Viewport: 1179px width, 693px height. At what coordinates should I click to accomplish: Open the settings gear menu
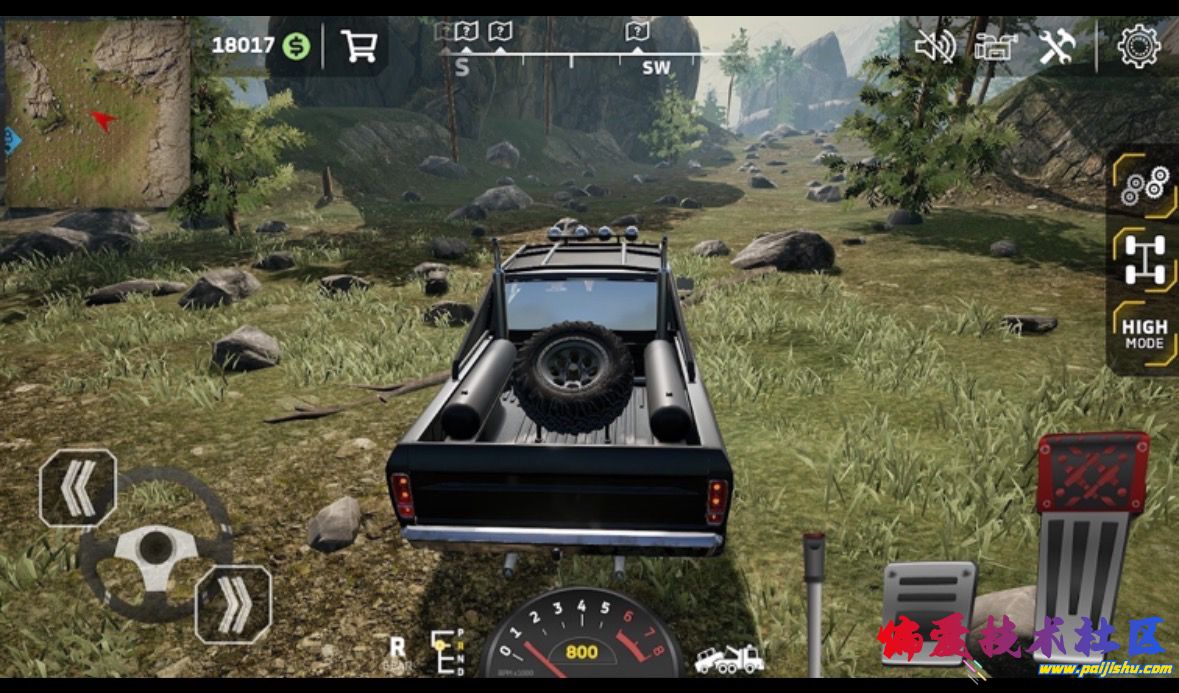point(1138,46)
